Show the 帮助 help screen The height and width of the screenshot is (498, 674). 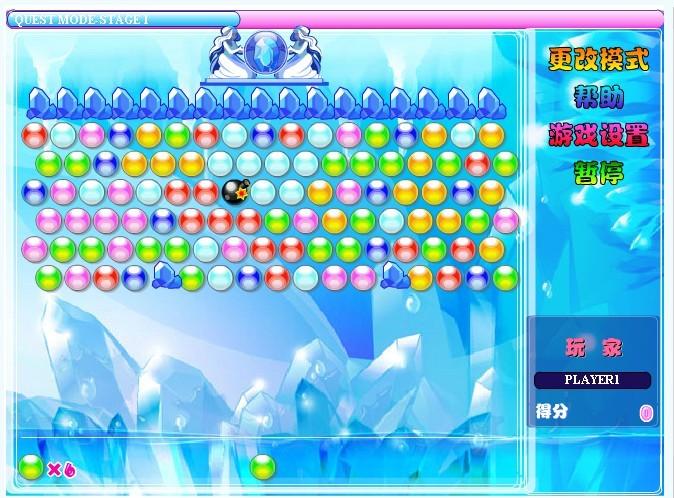pos(598,97)
